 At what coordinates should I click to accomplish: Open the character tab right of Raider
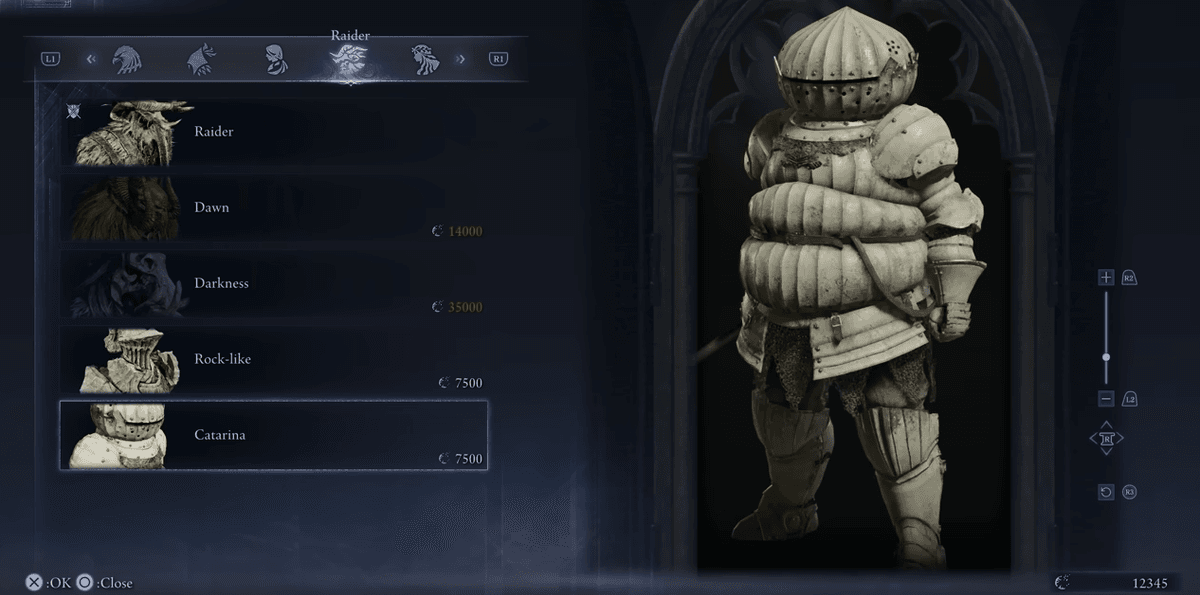[x=425, y=59]
